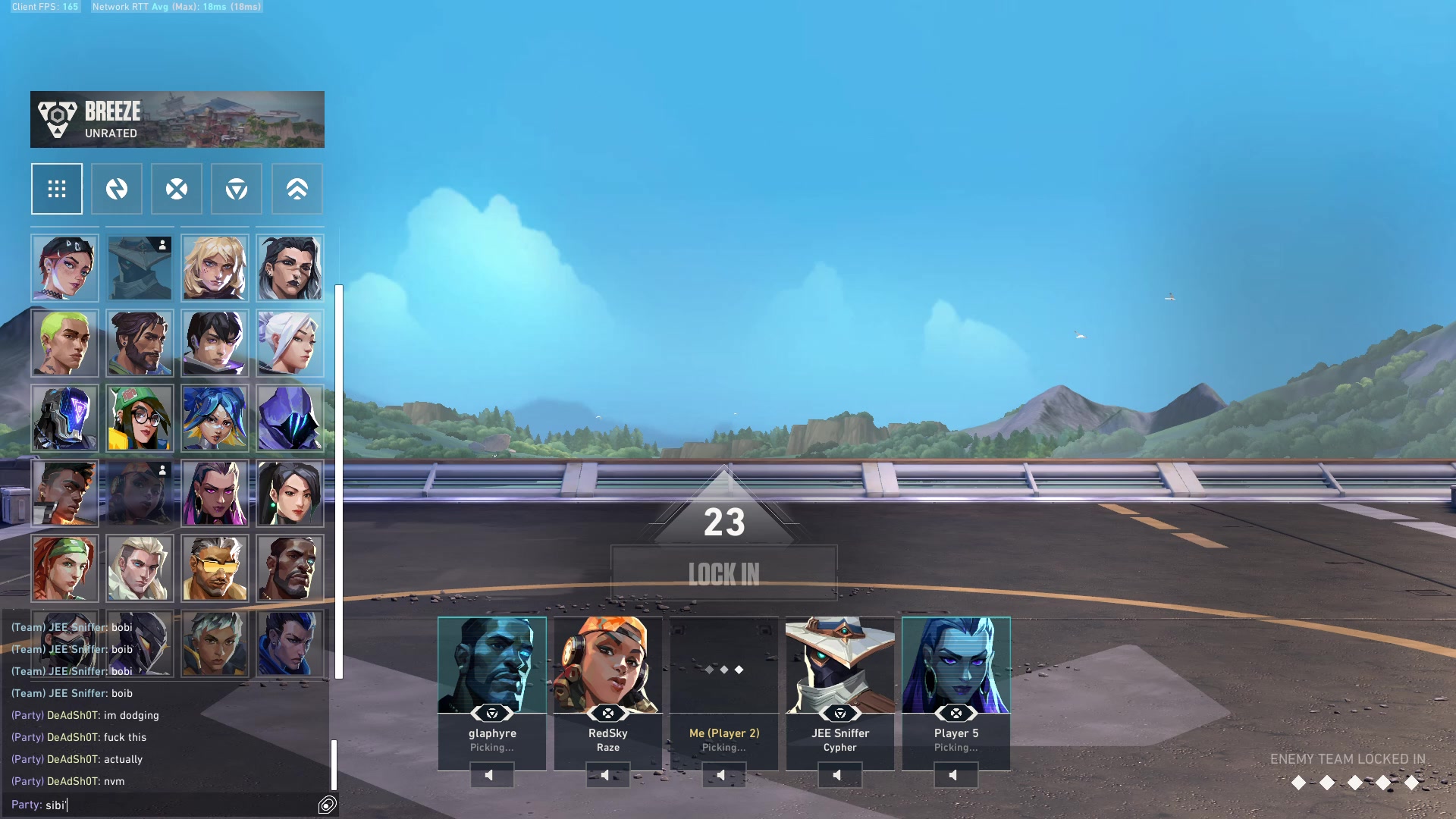Select Sova's blonde portrait
Screen dimensions: 1456x819
[140, 568]
